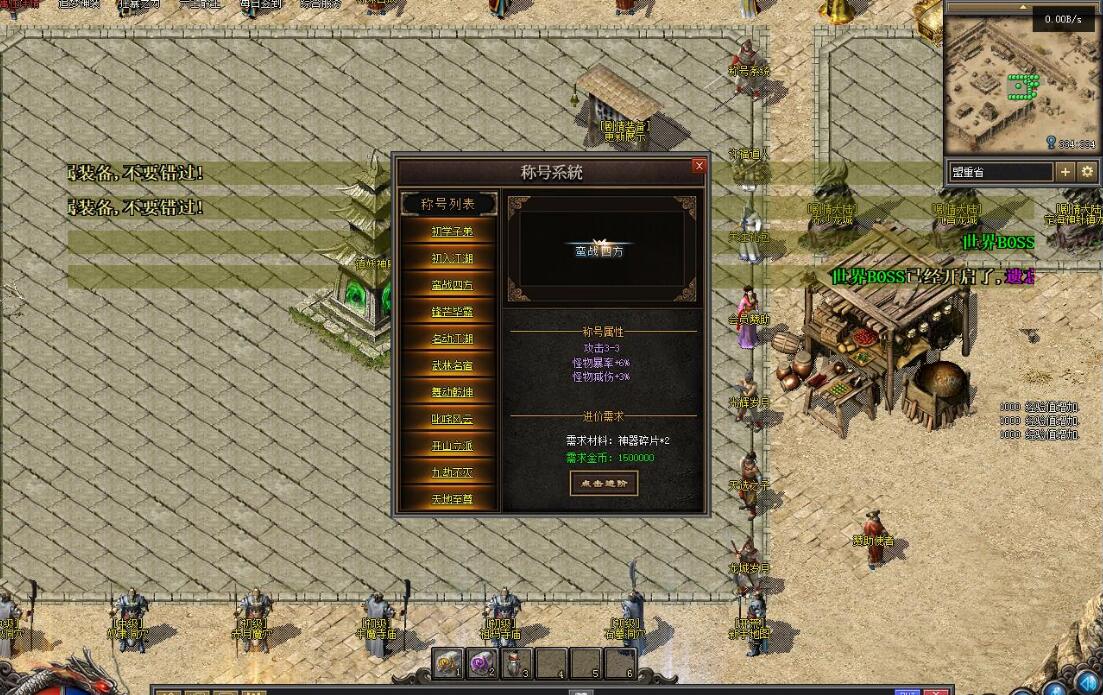Select the 九劫不灭 title entry
1103x695 pixels.
[451, 473]
